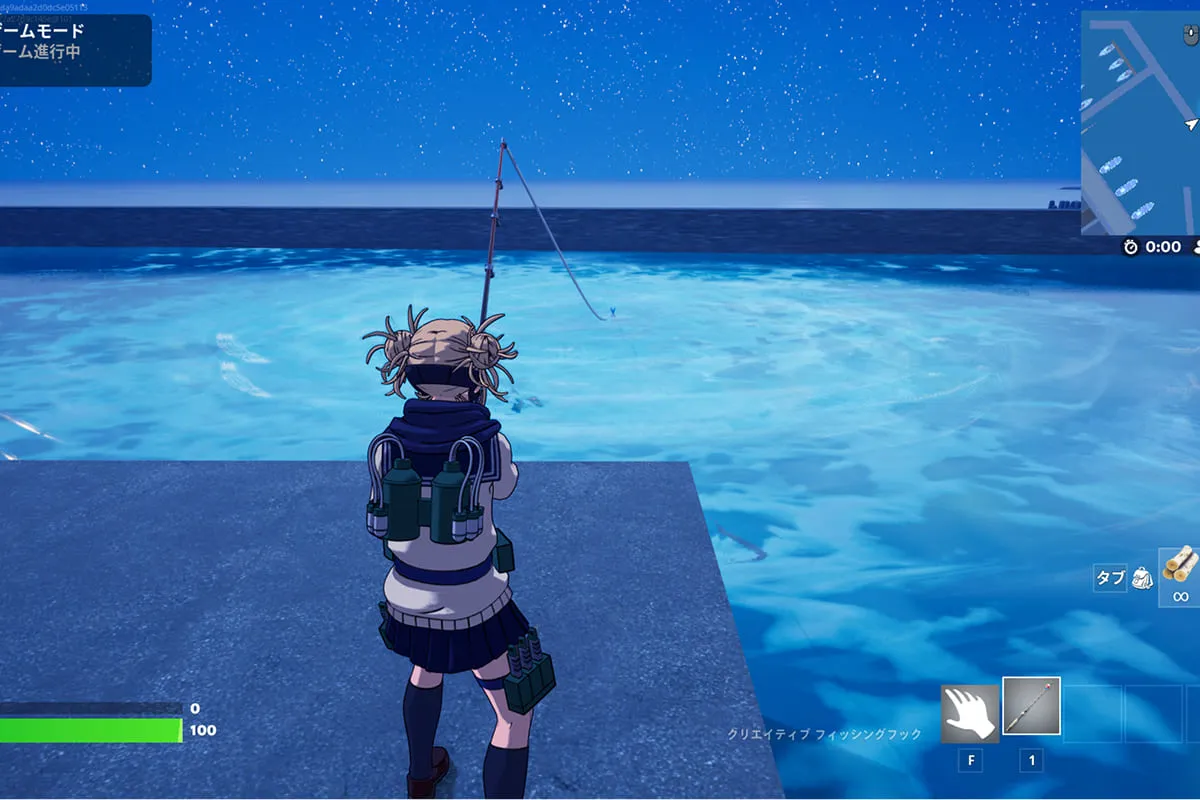Click the wood logs resource slot
This screenshot has width=1200, height=800.
(1180, 571)
